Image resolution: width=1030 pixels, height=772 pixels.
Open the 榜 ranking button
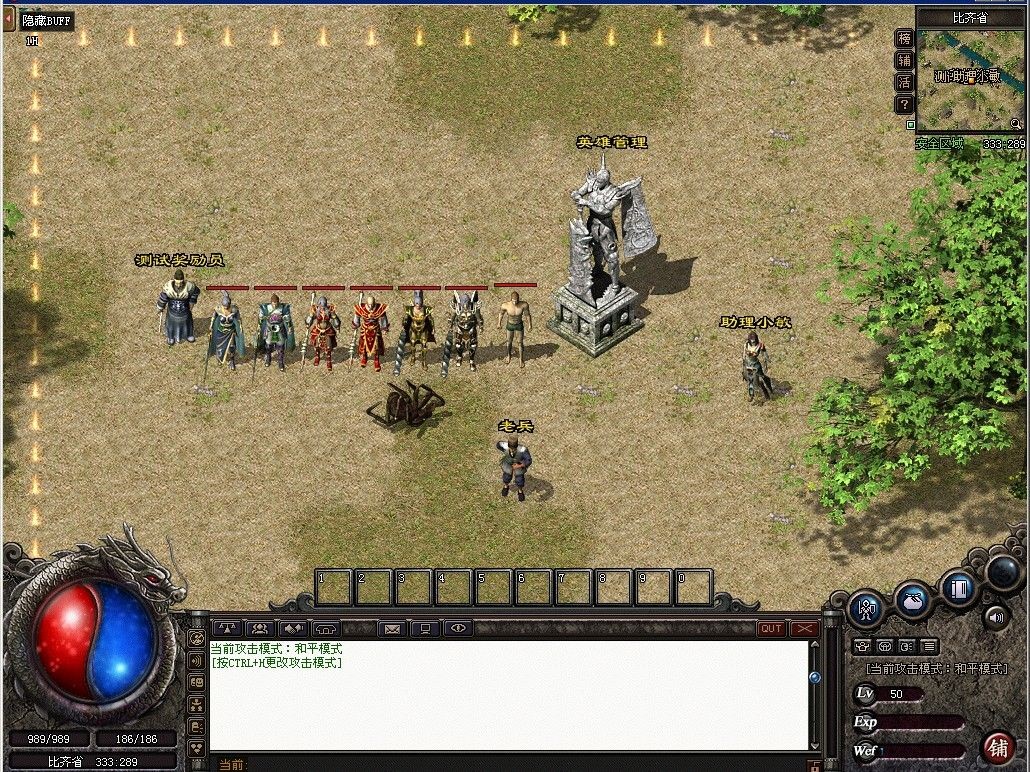point(904,38)
